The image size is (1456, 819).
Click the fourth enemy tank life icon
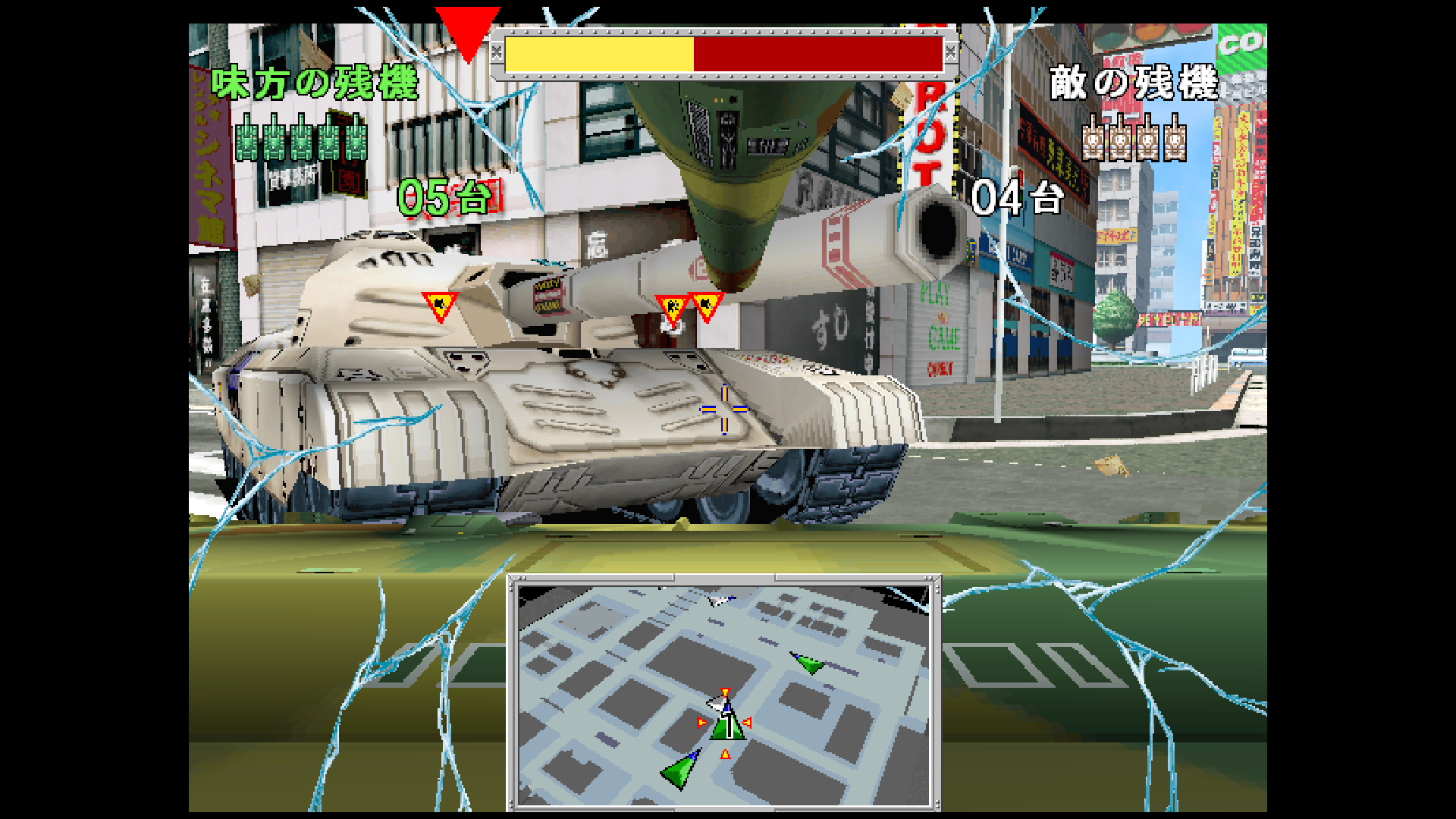[x=1174, y=141]
